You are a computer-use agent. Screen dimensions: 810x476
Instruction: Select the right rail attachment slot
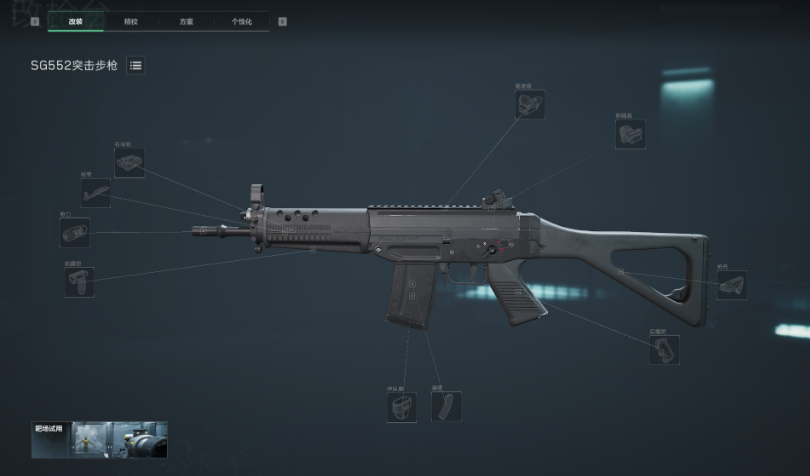click(x=129, y=163)
